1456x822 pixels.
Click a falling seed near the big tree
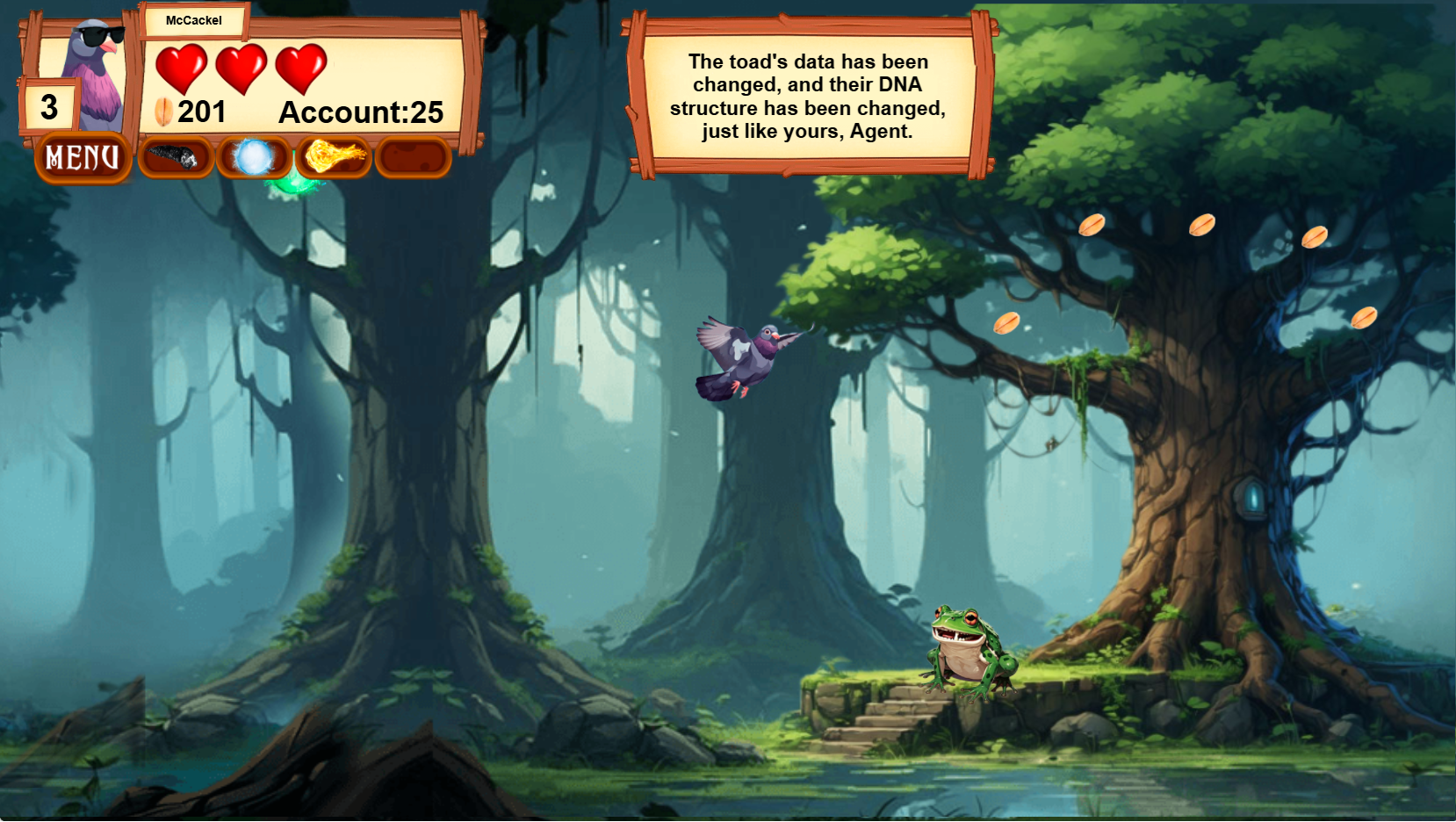coord(1092,225)
